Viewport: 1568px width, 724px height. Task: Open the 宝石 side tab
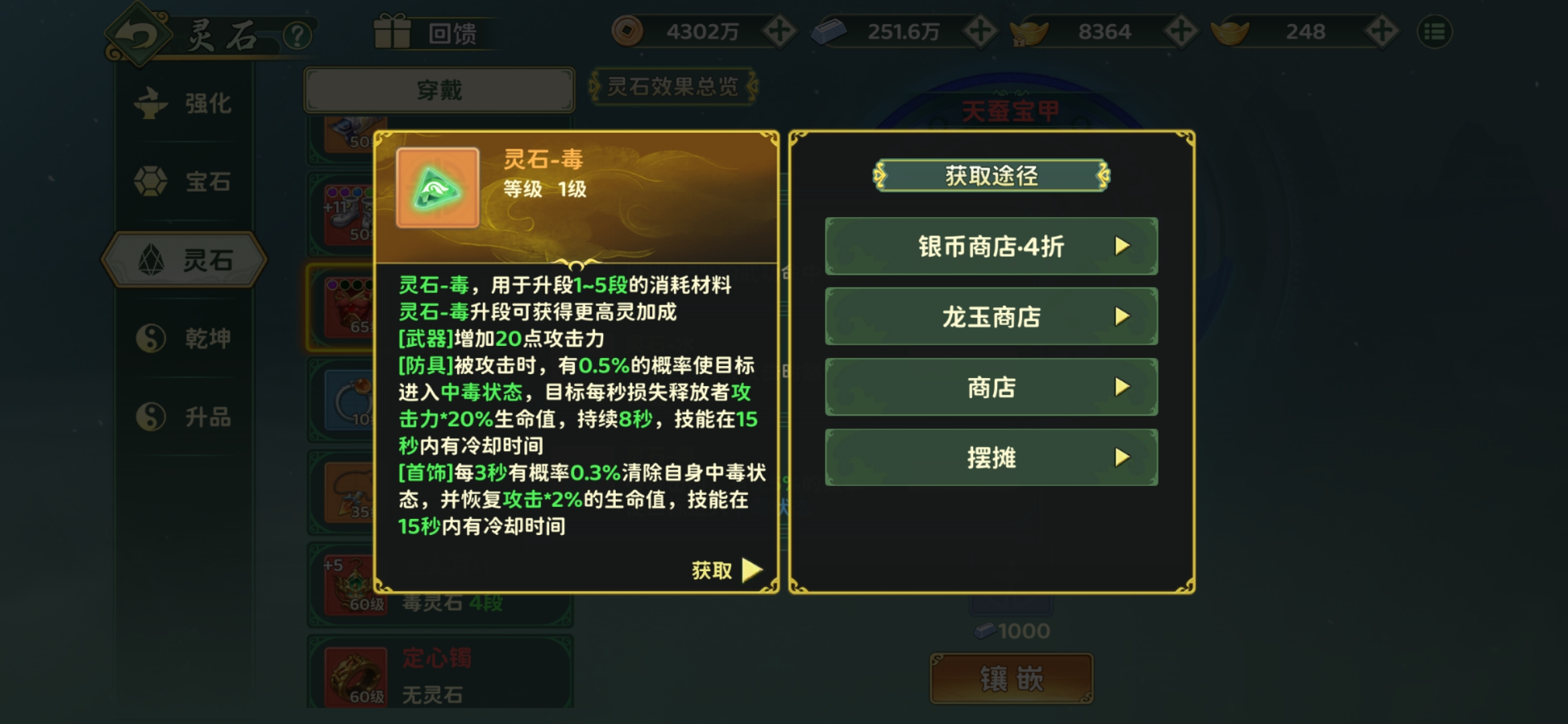[184, 182]
